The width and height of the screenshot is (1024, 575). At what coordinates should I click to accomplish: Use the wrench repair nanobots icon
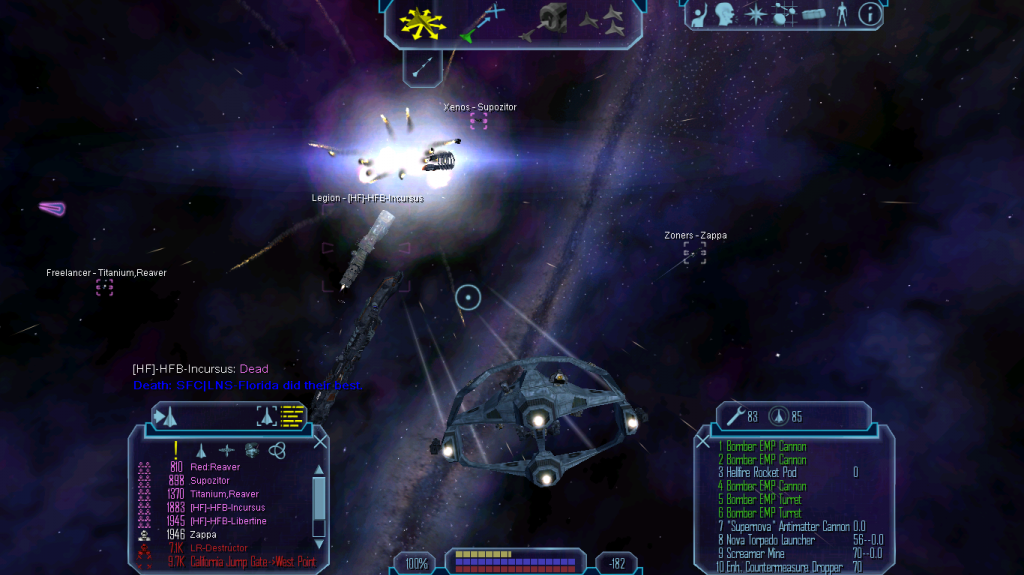click(x=736, y=415)
